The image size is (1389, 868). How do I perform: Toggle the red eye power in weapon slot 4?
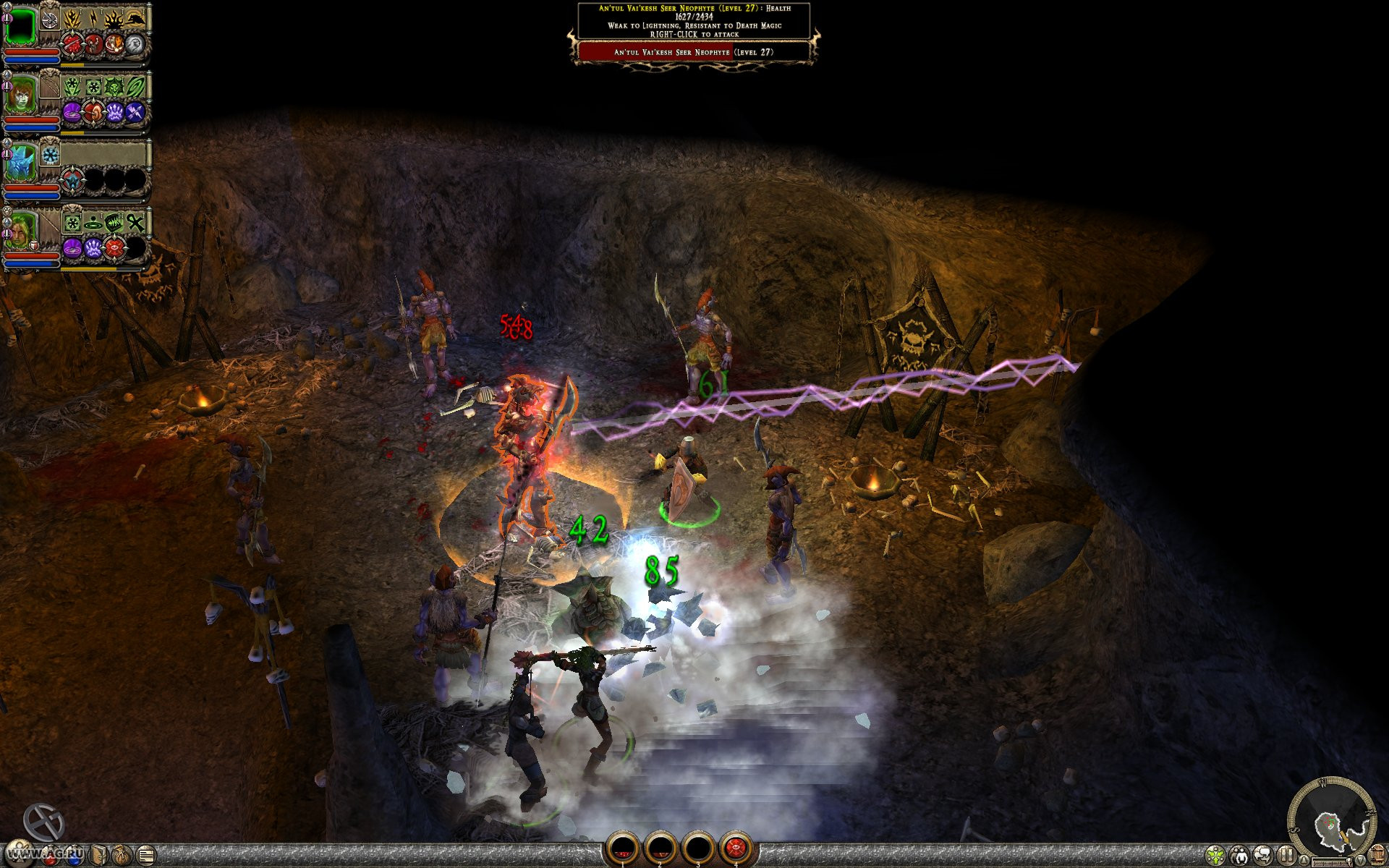(x=736, y=846)
